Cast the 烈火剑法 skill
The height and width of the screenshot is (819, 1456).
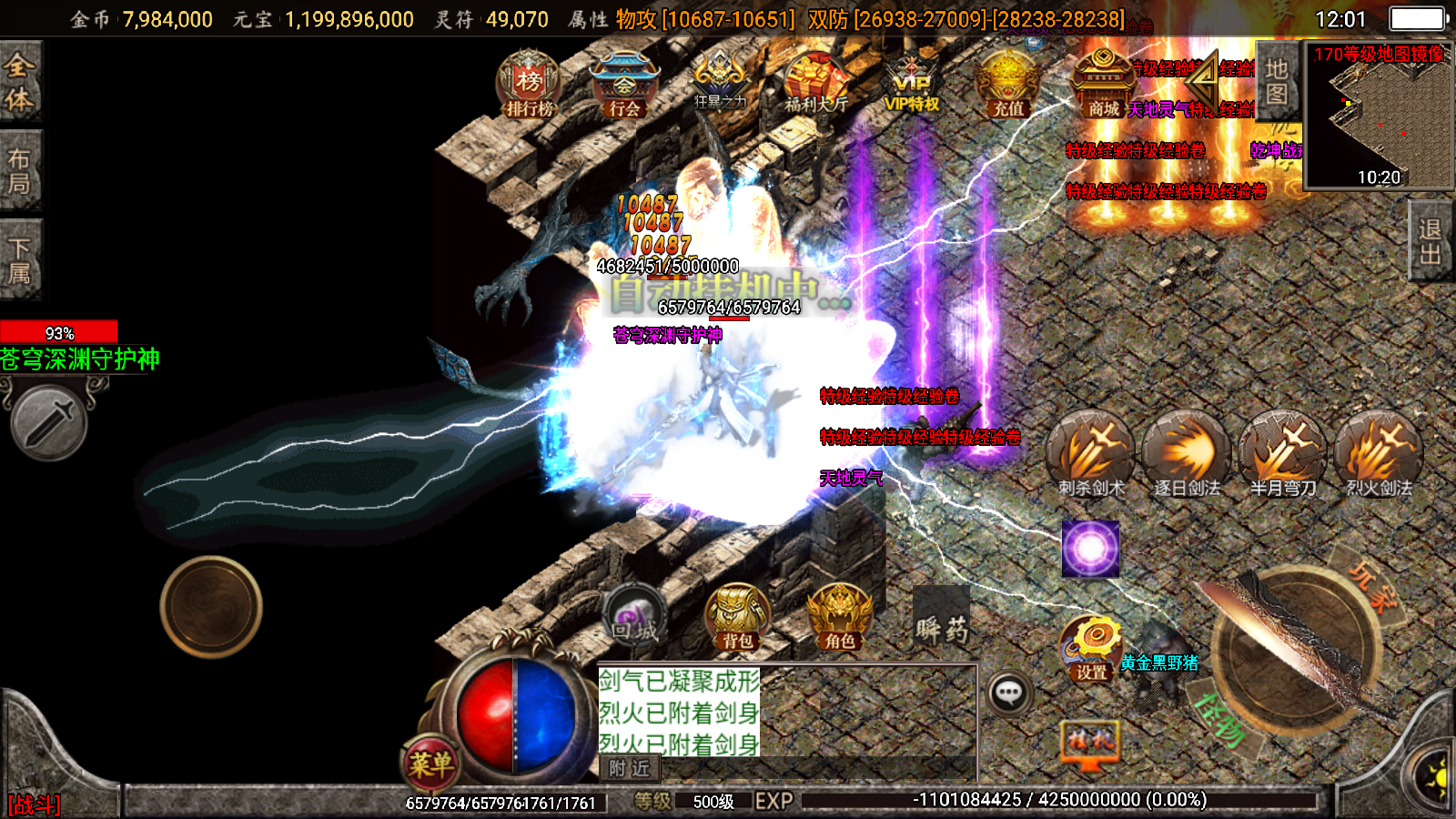pos(1379,454)
